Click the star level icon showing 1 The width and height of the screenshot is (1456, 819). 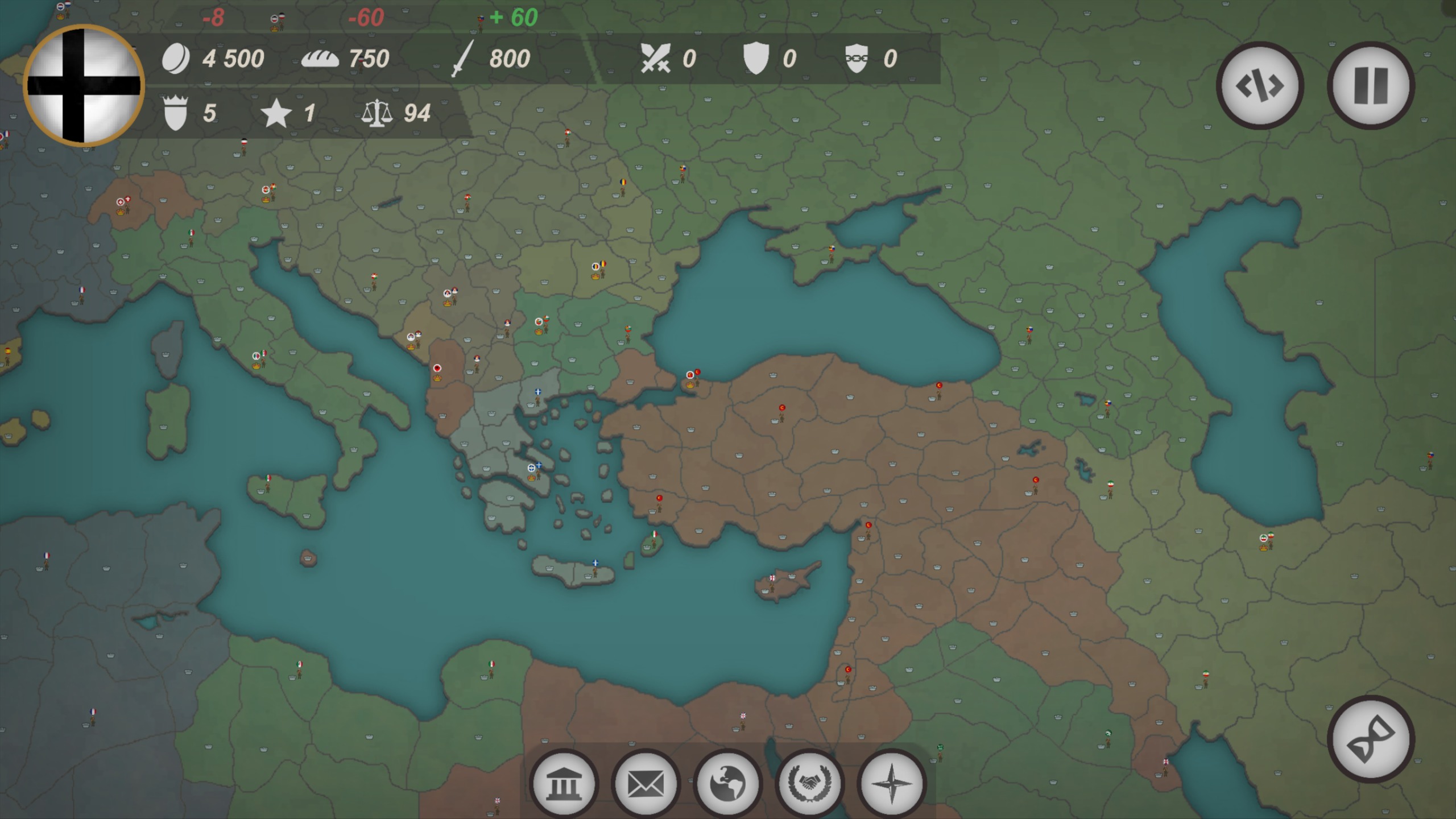click(x=277, y=114)
